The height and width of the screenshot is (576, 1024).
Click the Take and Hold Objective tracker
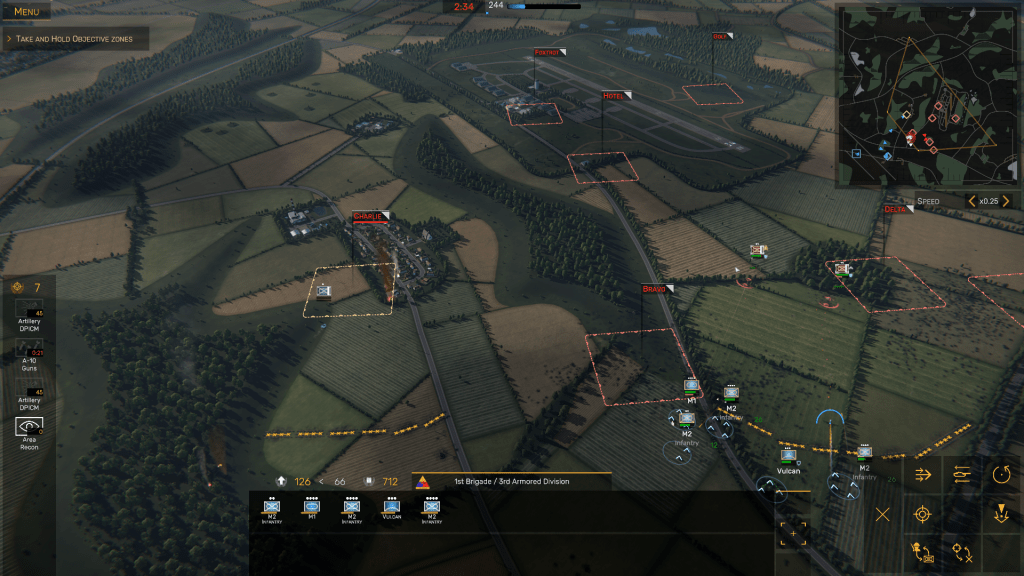(x=76, y=39)
